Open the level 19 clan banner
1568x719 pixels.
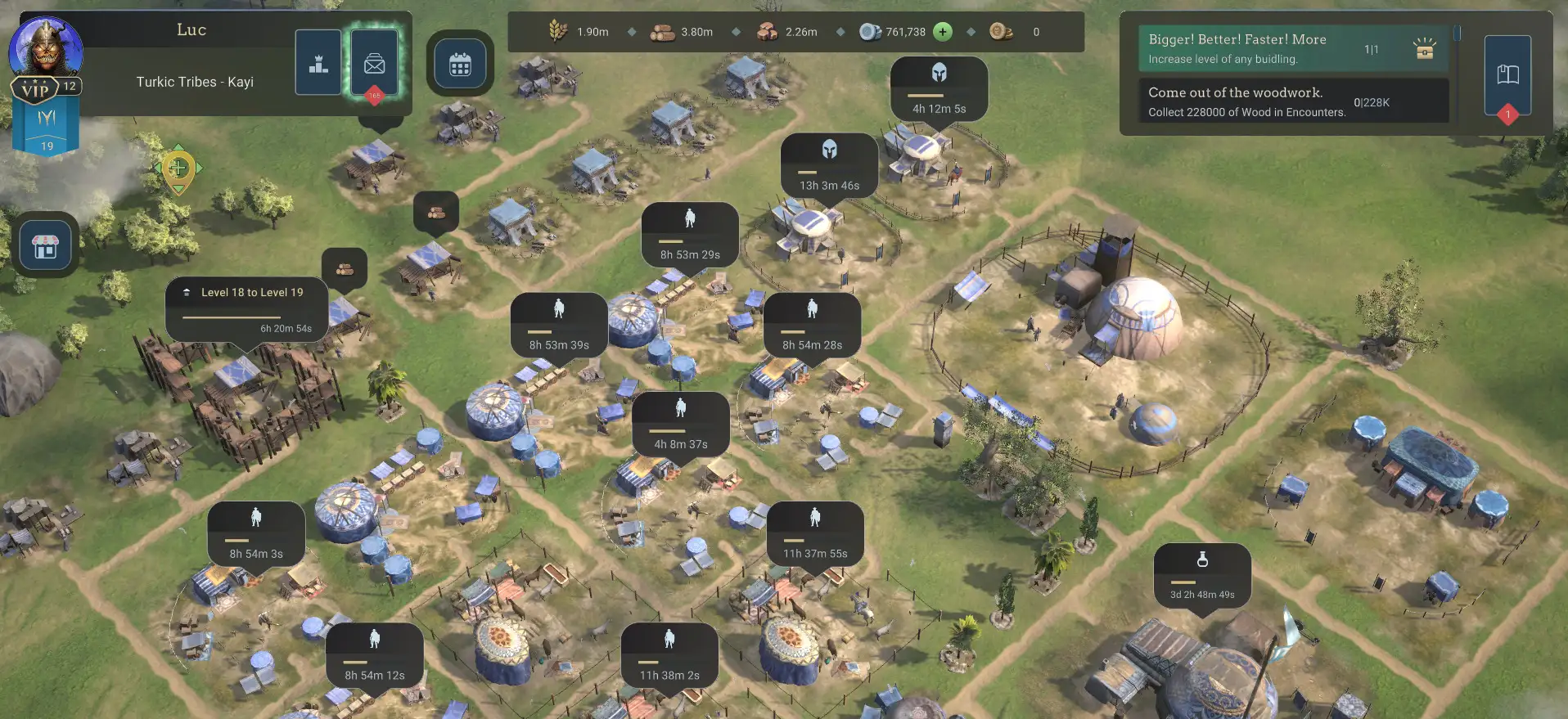click(x=47, y=131)
